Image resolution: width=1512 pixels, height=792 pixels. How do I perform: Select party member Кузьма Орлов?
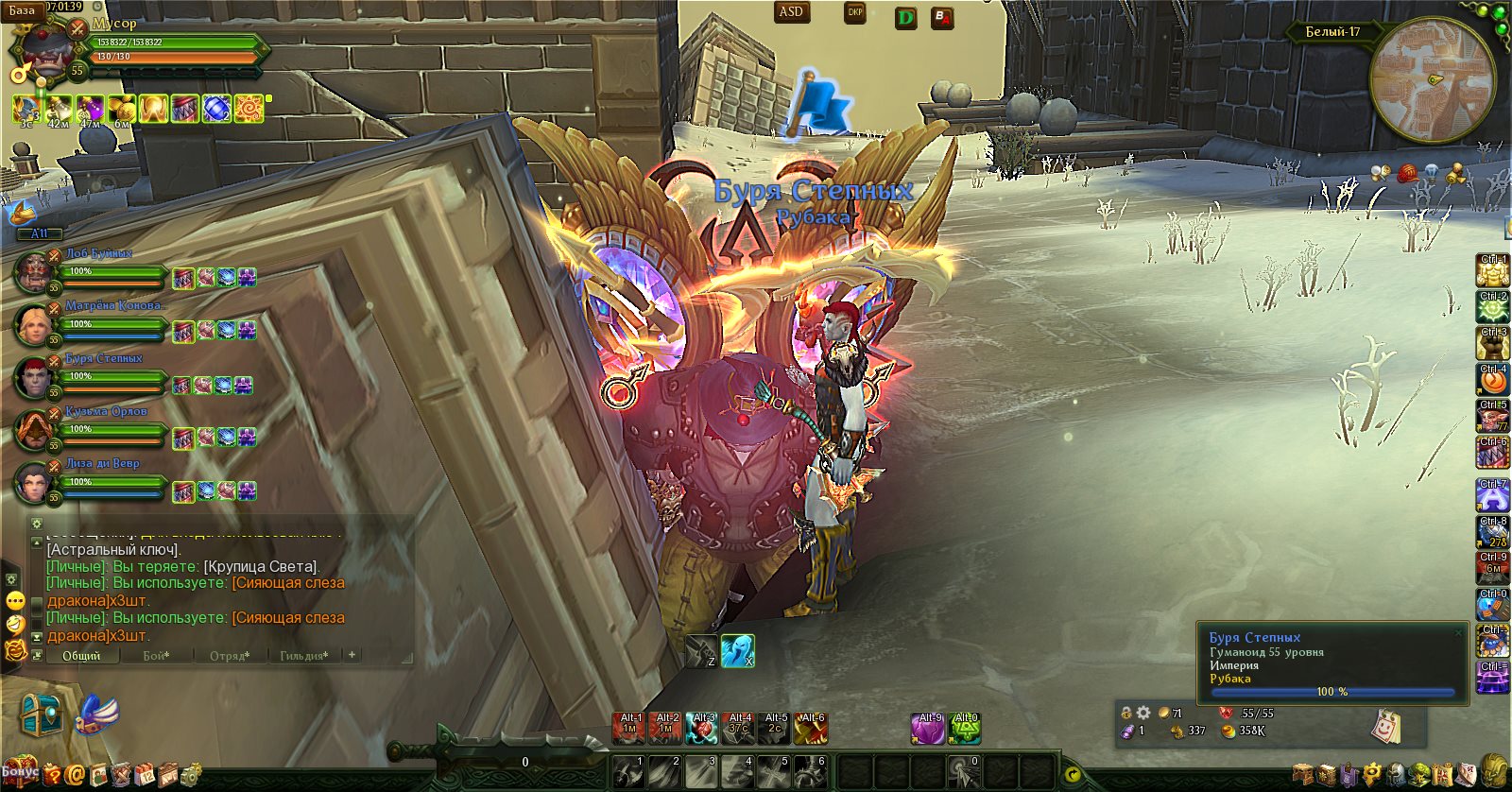(106, 411)
